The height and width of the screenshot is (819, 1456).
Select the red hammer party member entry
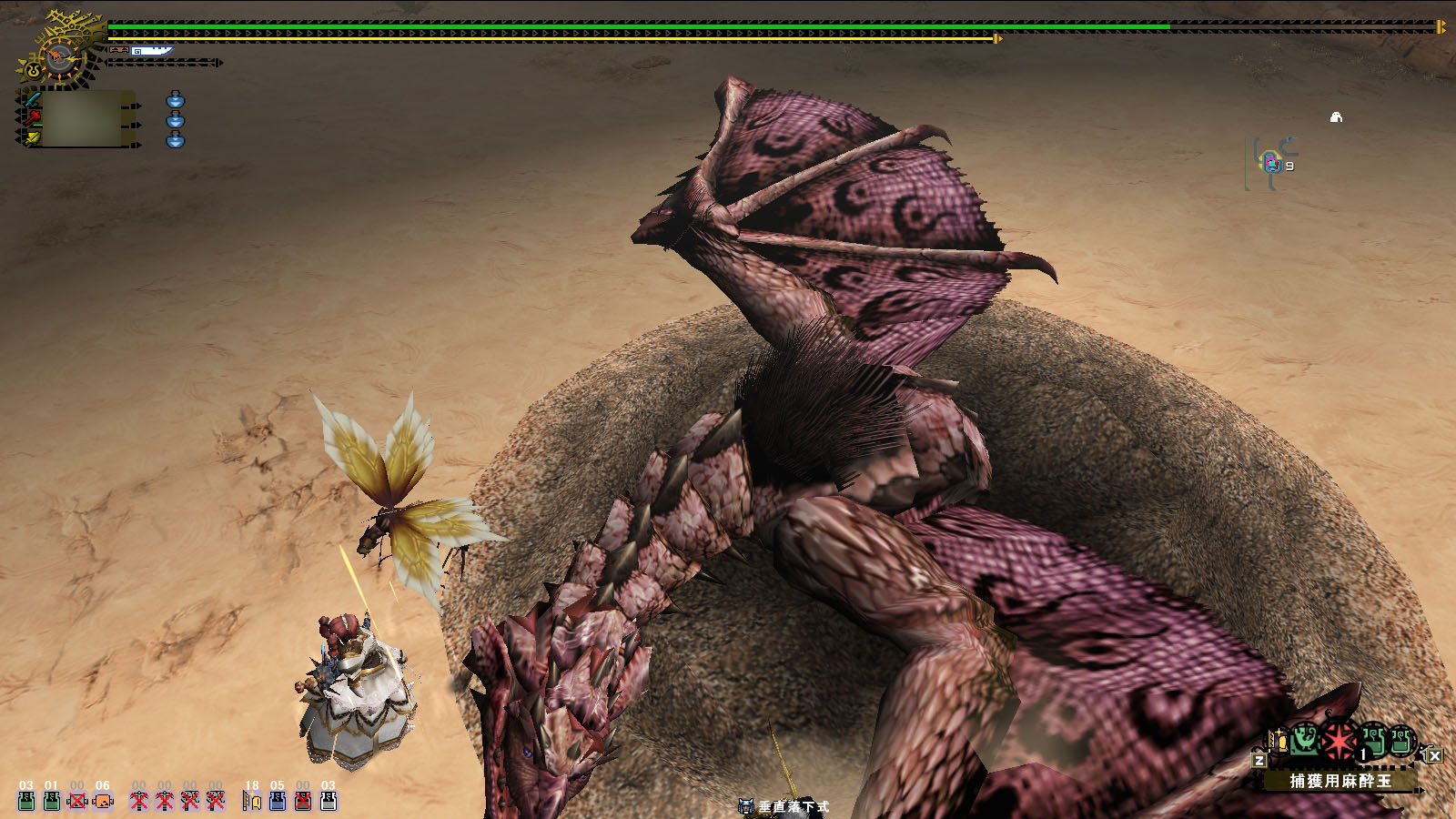coord(33,118)
